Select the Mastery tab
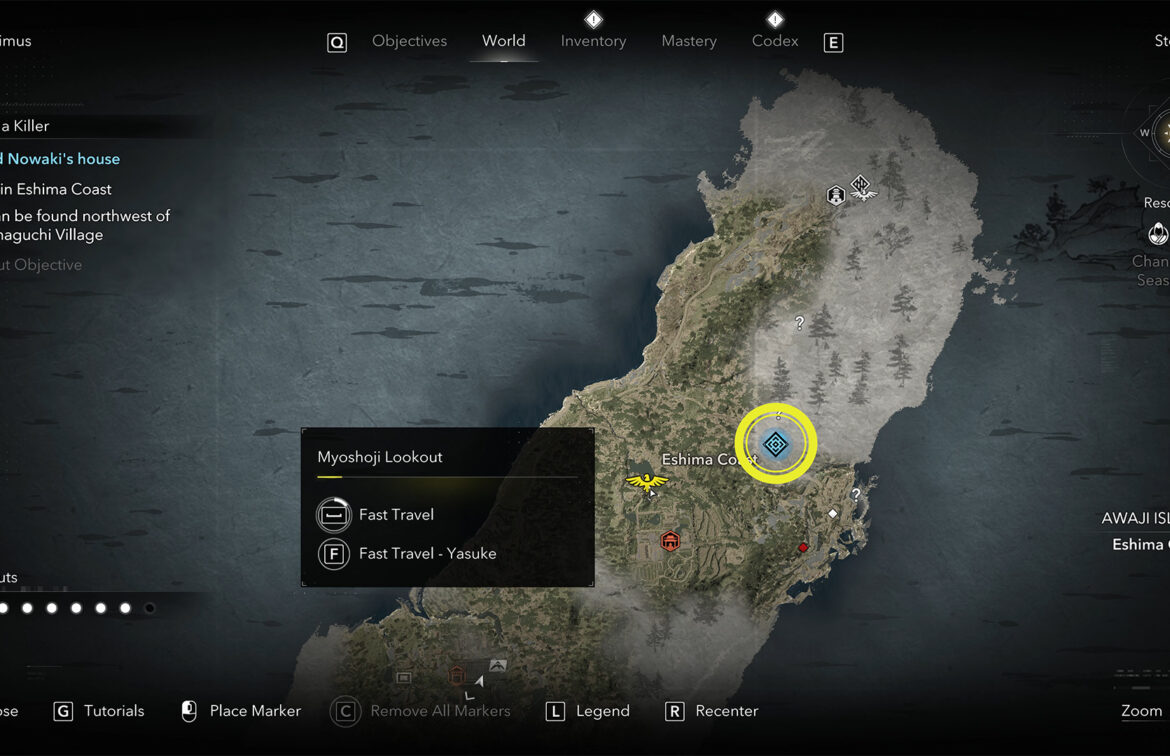Image resolution: width=1170 pixels, height=756 pixels. [689, 41]
